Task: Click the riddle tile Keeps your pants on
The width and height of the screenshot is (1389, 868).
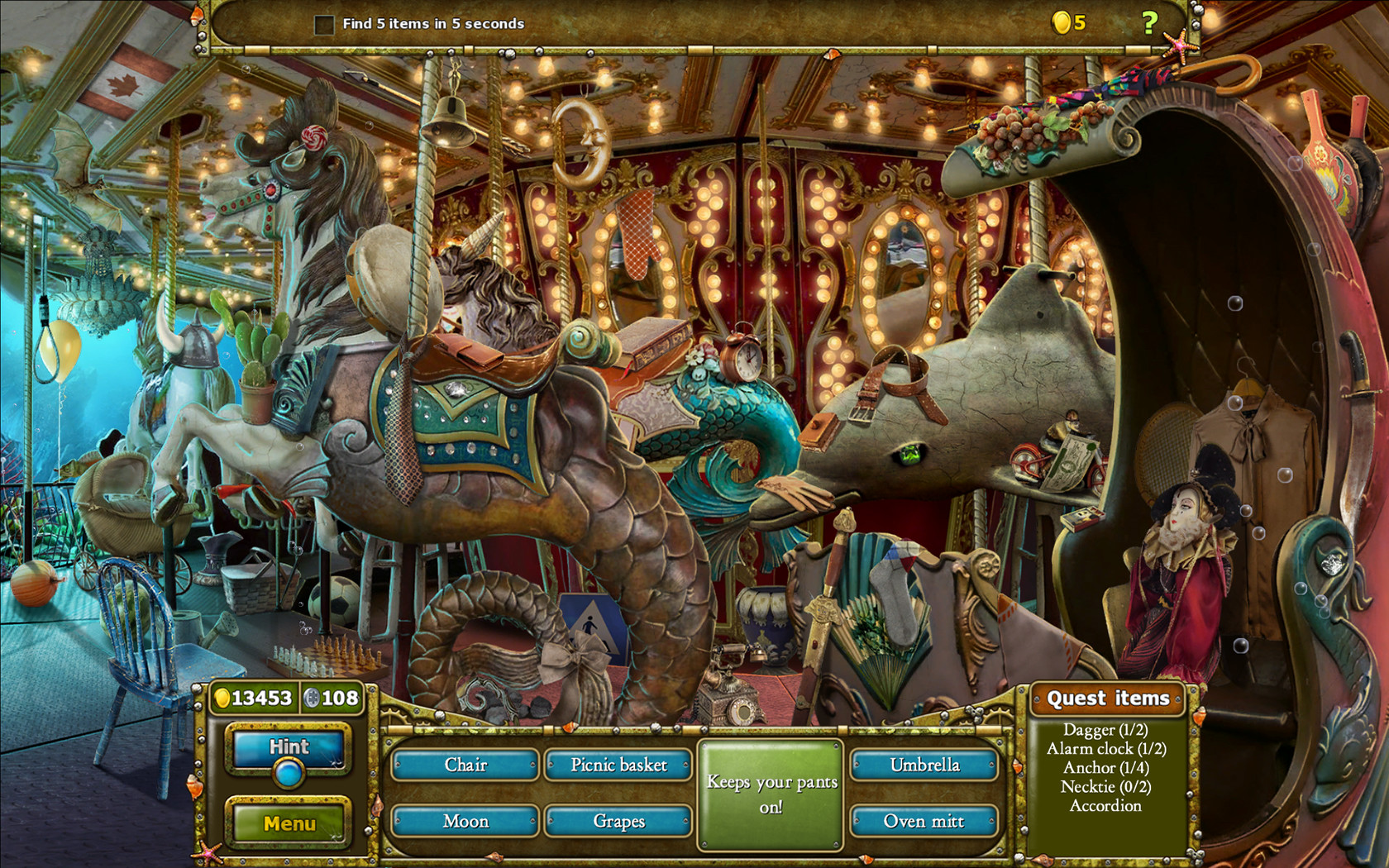Action: (x=771, y=794)
